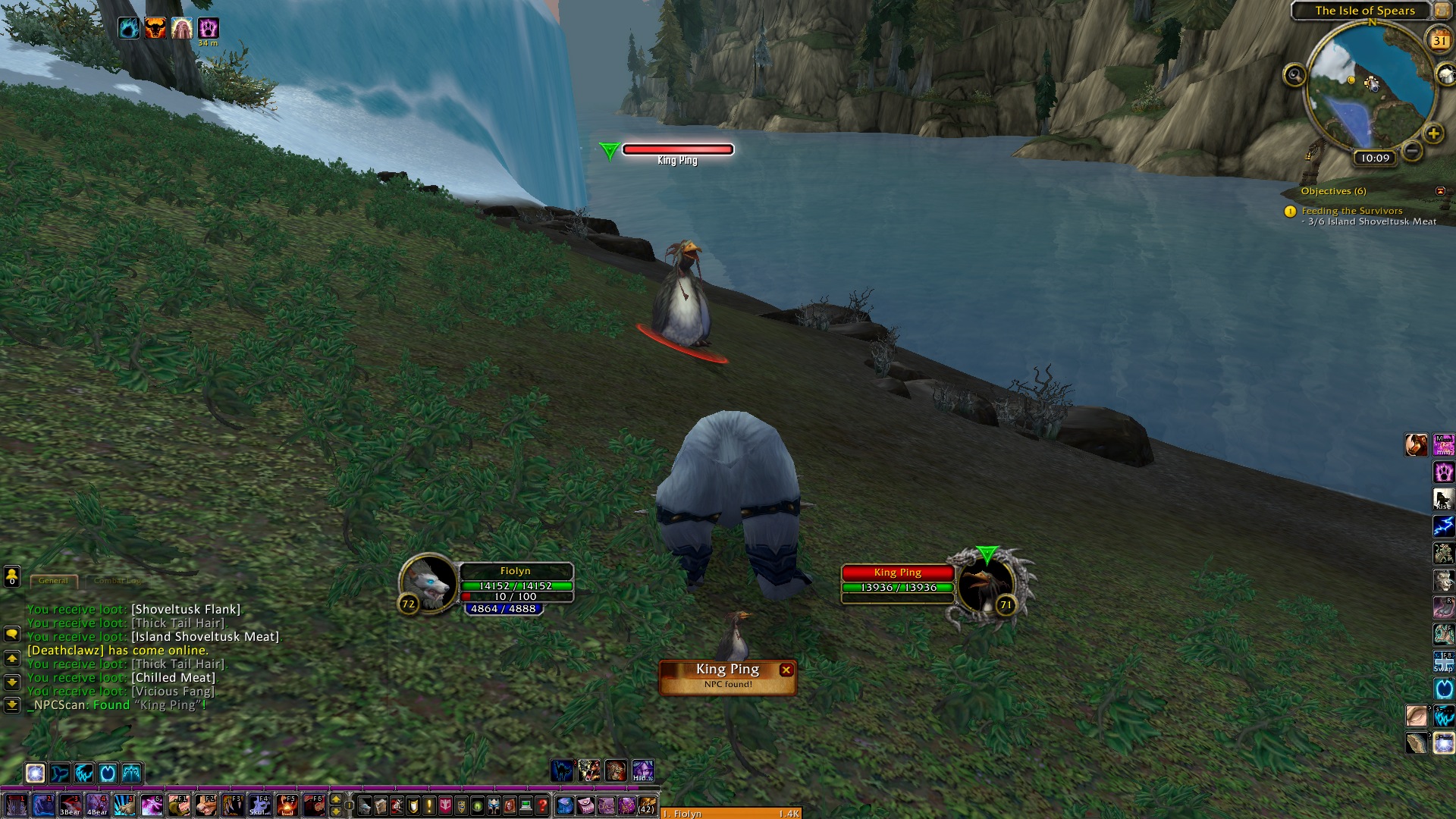The width and height of the screenshot is (1456, 819).
Task: Activate the 3Bear macro slot
Action: pyautogui.click(x=71, y=805)
